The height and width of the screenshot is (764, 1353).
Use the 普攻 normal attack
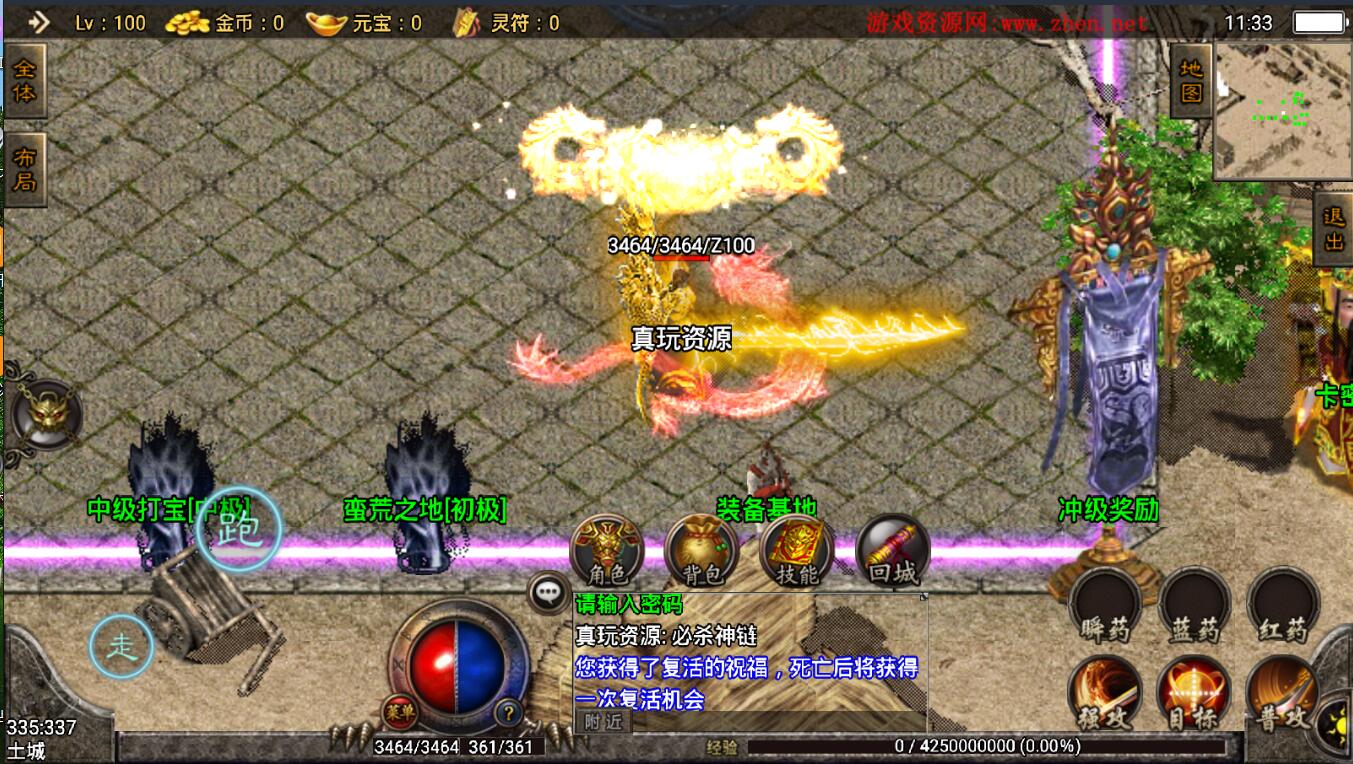click(1283, 693)
